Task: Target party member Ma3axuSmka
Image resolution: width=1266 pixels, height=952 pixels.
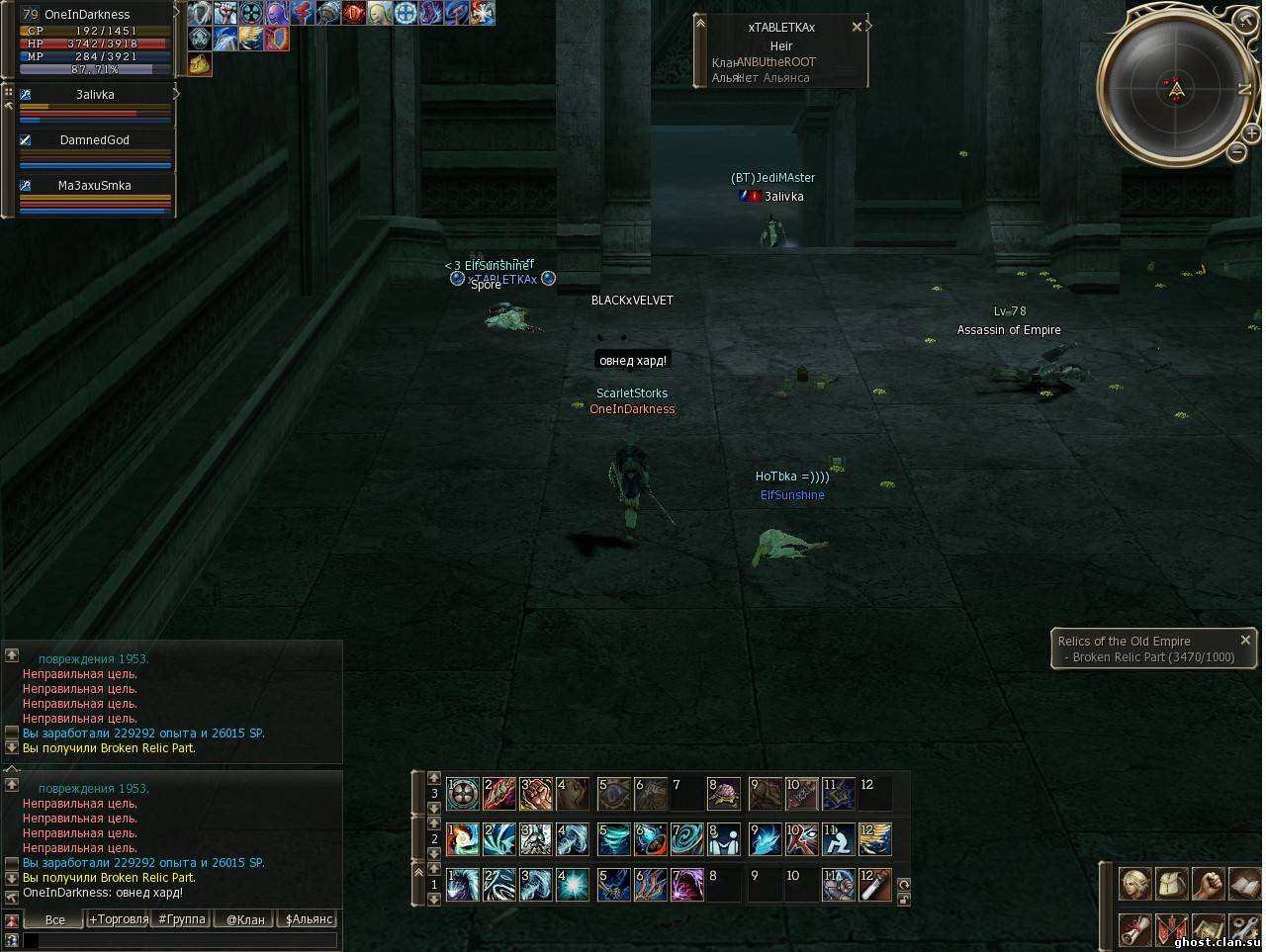Action: (x=95, y=186)
